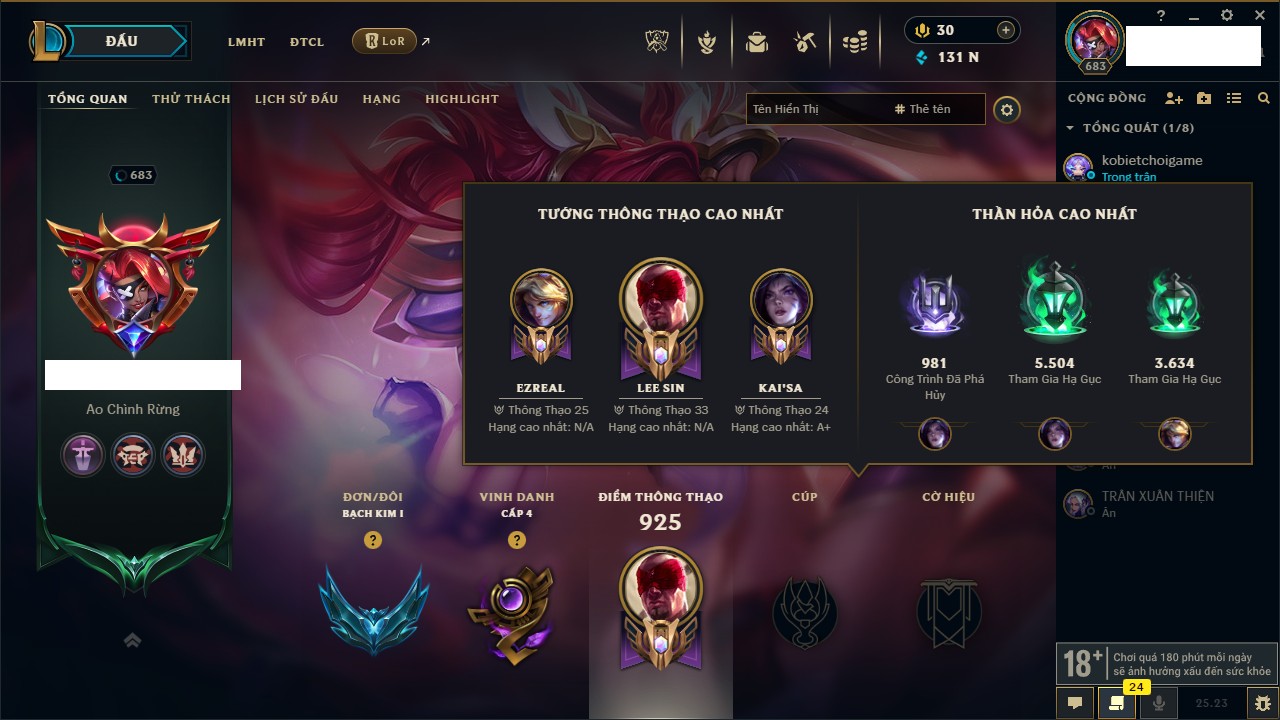The height and width of the screenshot is (720, 1280).
Task: Add currency with the plus button
Action: (1006, 30)
